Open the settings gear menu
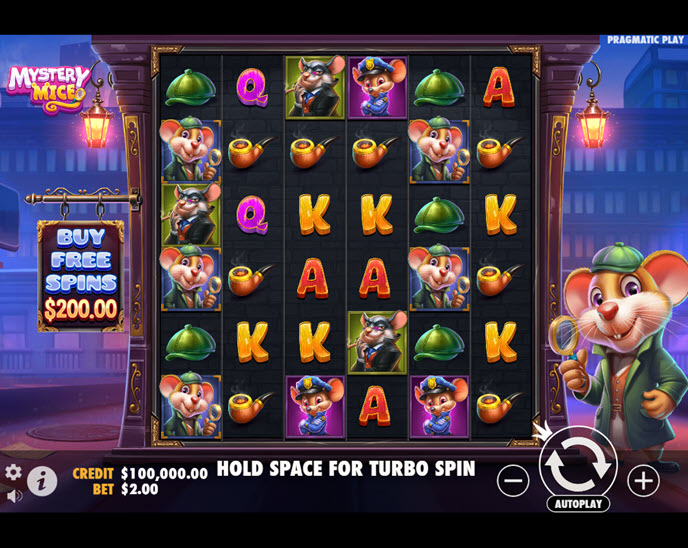The image size is (688, 548). [x=13, y=472]
